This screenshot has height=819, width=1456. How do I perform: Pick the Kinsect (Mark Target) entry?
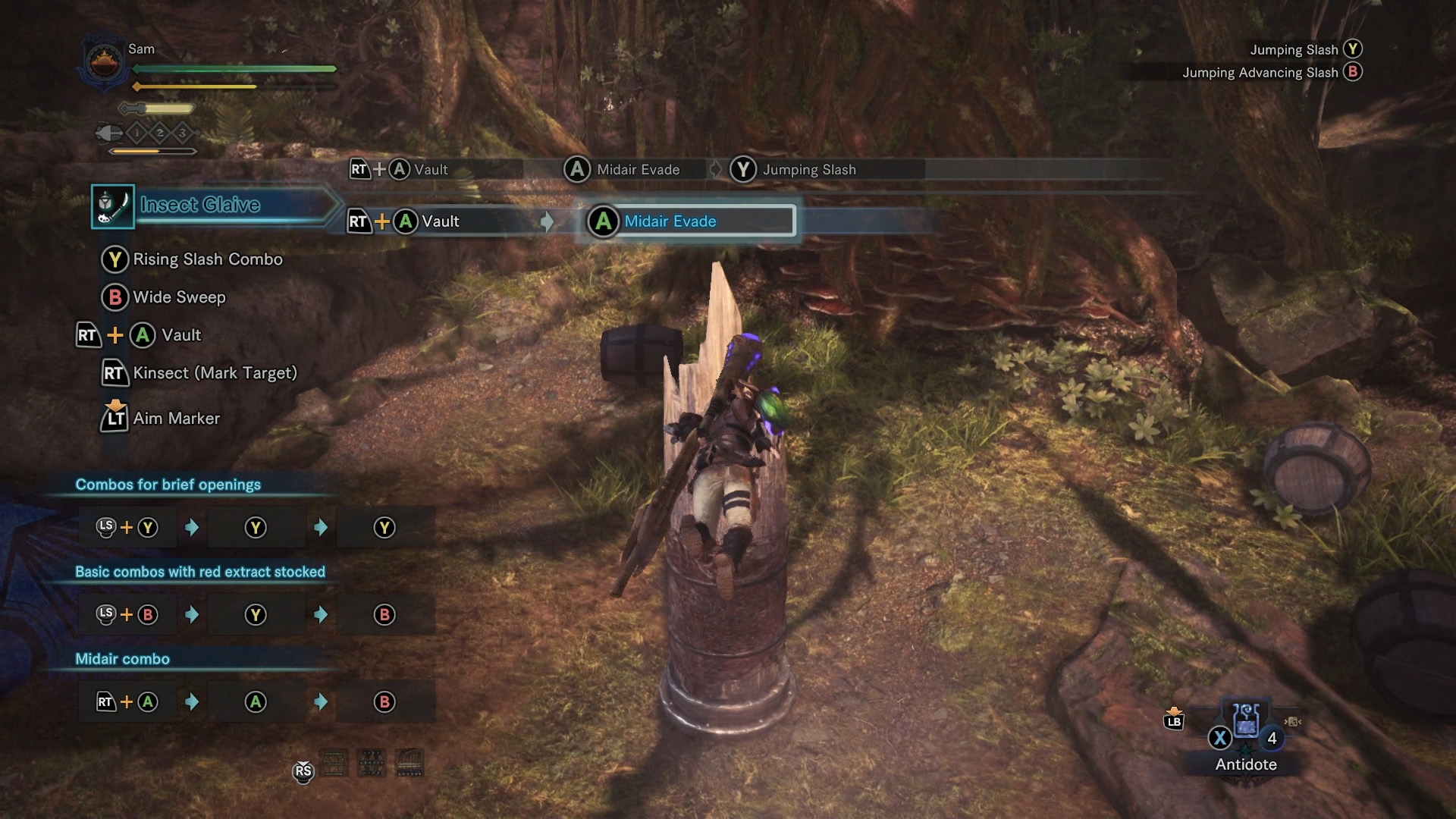215,373
